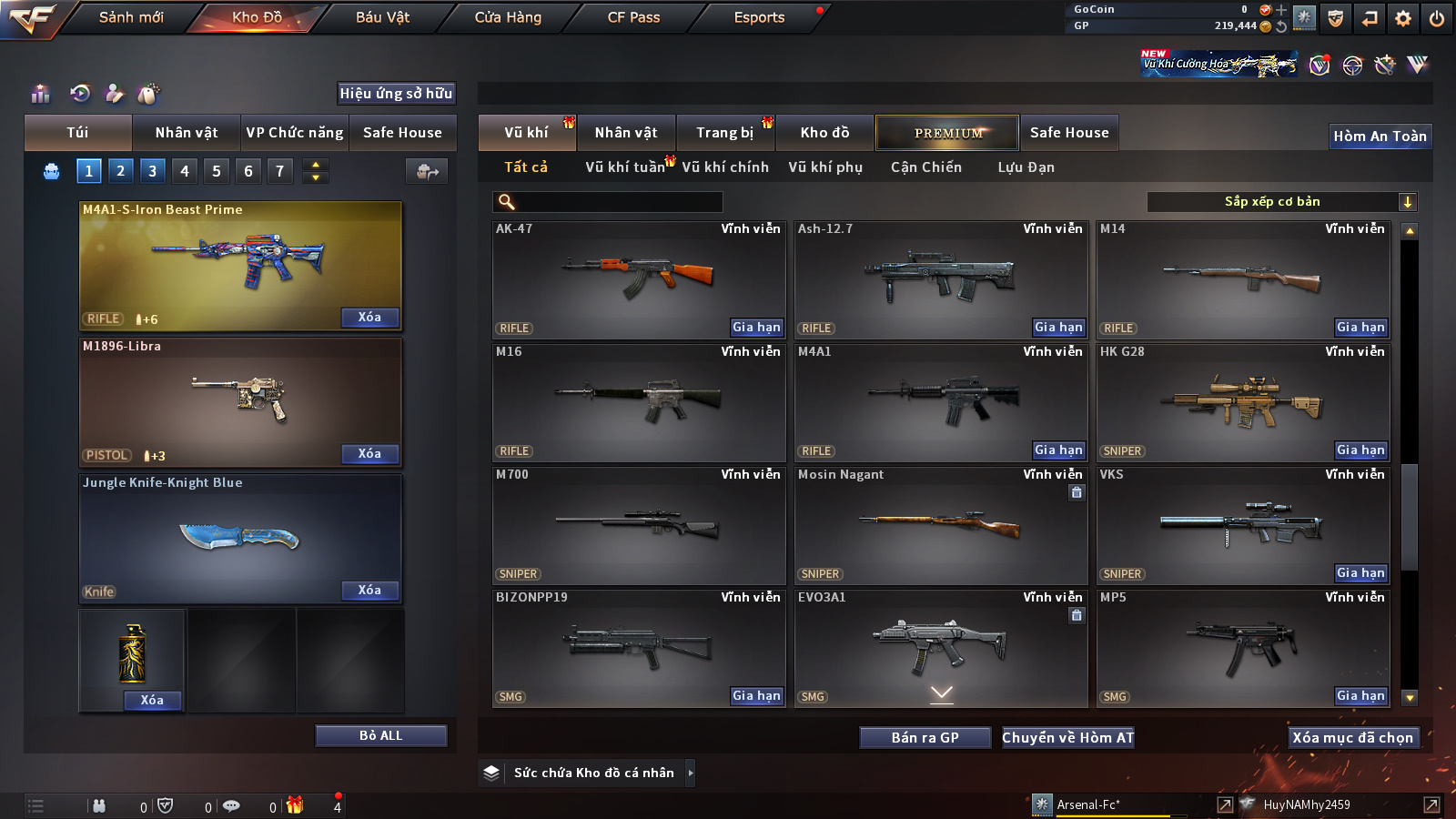Image resolution: width=1456 pixels, height=819 pixels.
Task: Filter by Vũ khí phụ category
Action: (x=825, y=167)
